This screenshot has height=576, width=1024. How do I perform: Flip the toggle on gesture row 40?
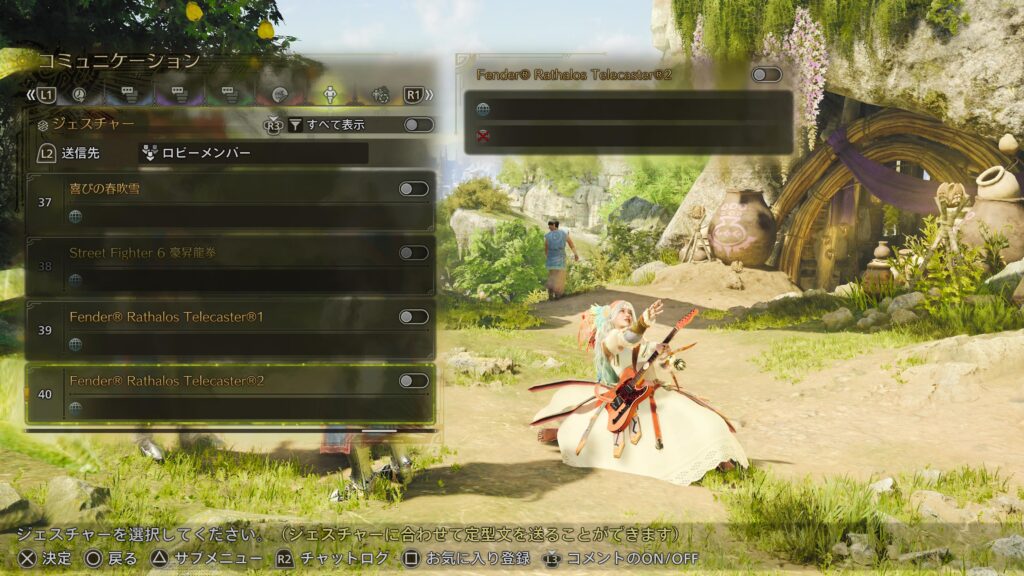click(x=413, y=381)
